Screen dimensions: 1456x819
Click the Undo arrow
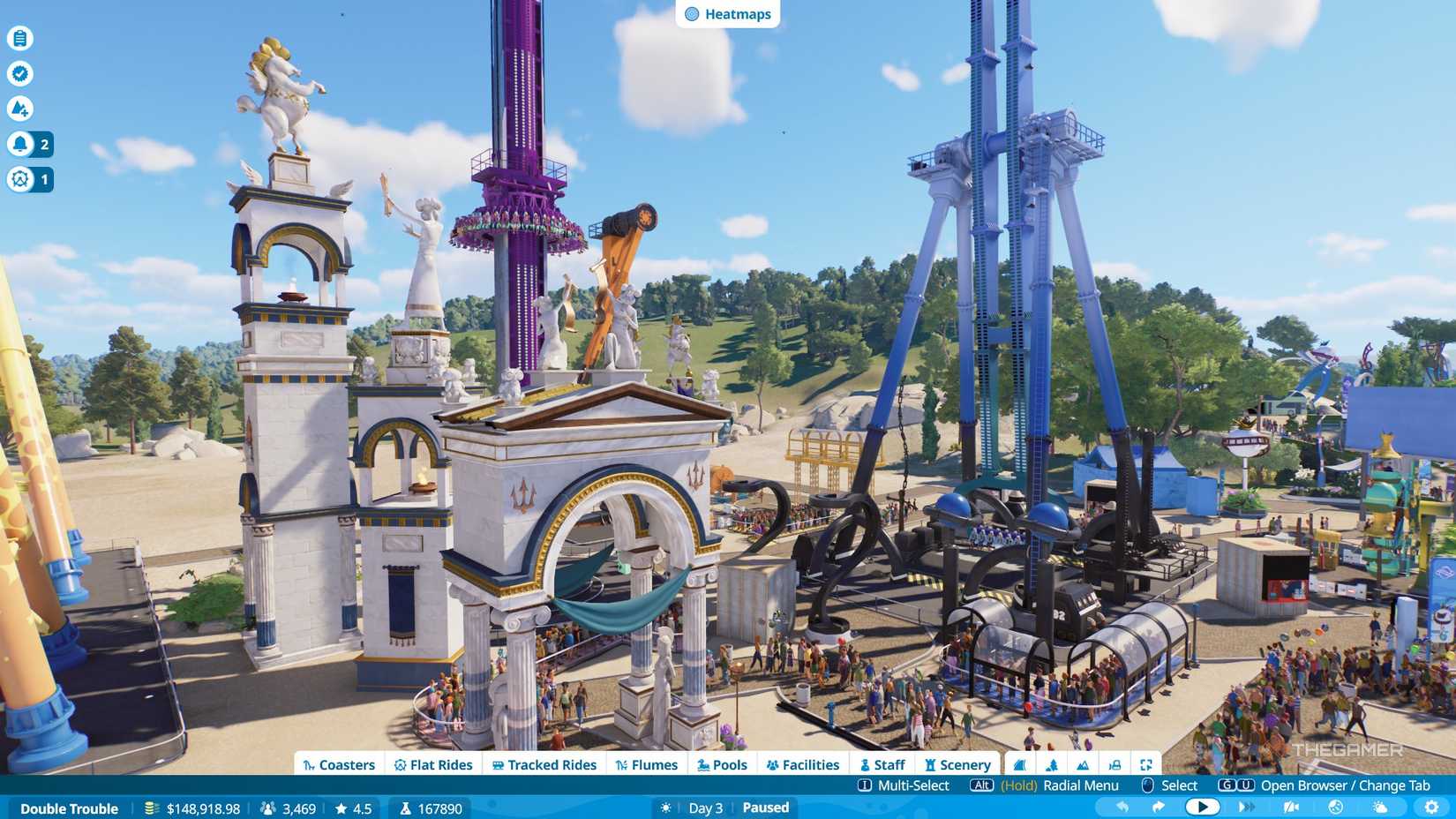tap(1122, 806)
